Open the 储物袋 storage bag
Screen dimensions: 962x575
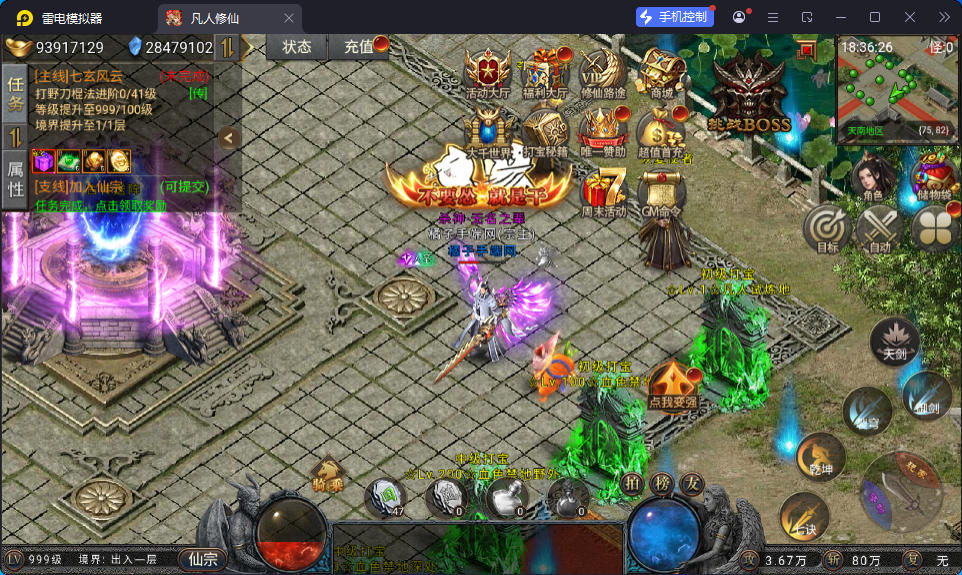click(x=932, y=178)
